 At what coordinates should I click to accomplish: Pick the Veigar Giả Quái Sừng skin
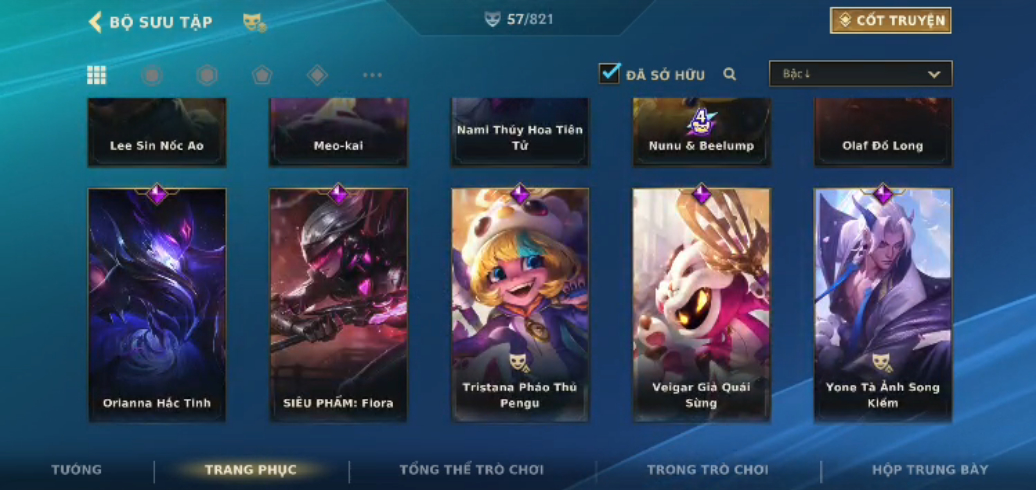[701, 304]
